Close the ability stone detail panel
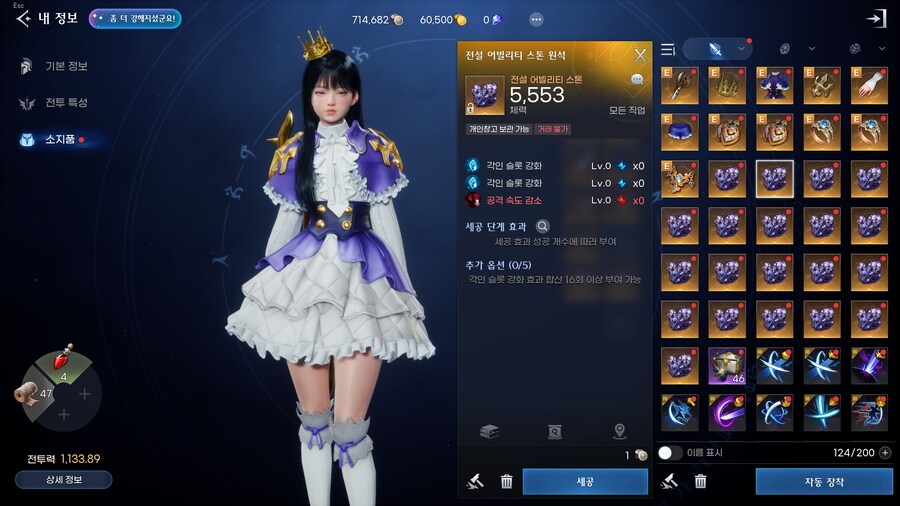Screen dimensions: 900x506 click(x=640, y=55)
